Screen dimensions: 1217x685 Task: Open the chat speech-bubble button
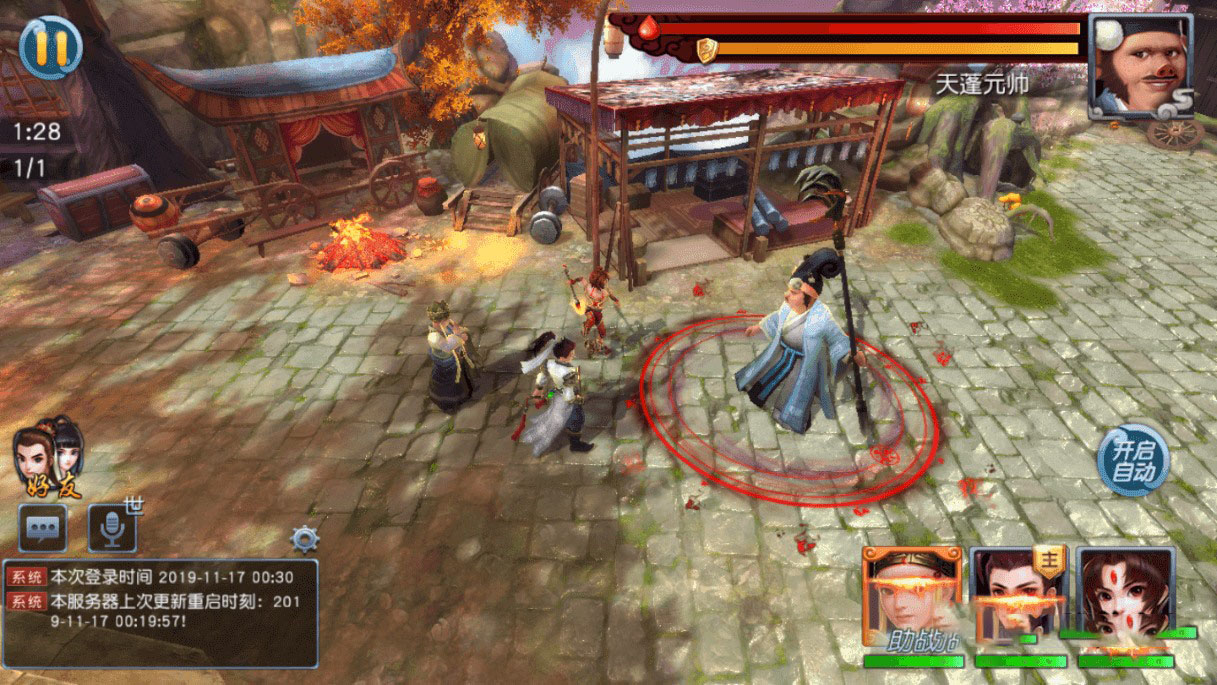pos(43,528)
